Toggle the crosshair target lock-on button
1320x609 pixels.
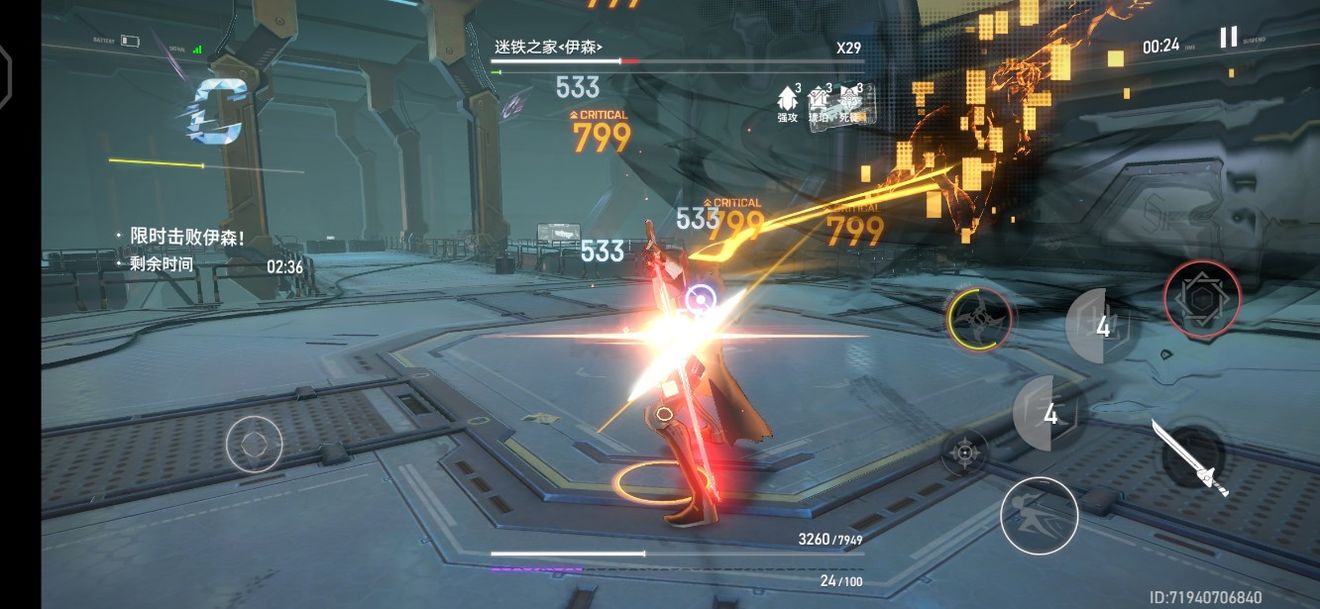pyautogui.click(x=965, y=453)
